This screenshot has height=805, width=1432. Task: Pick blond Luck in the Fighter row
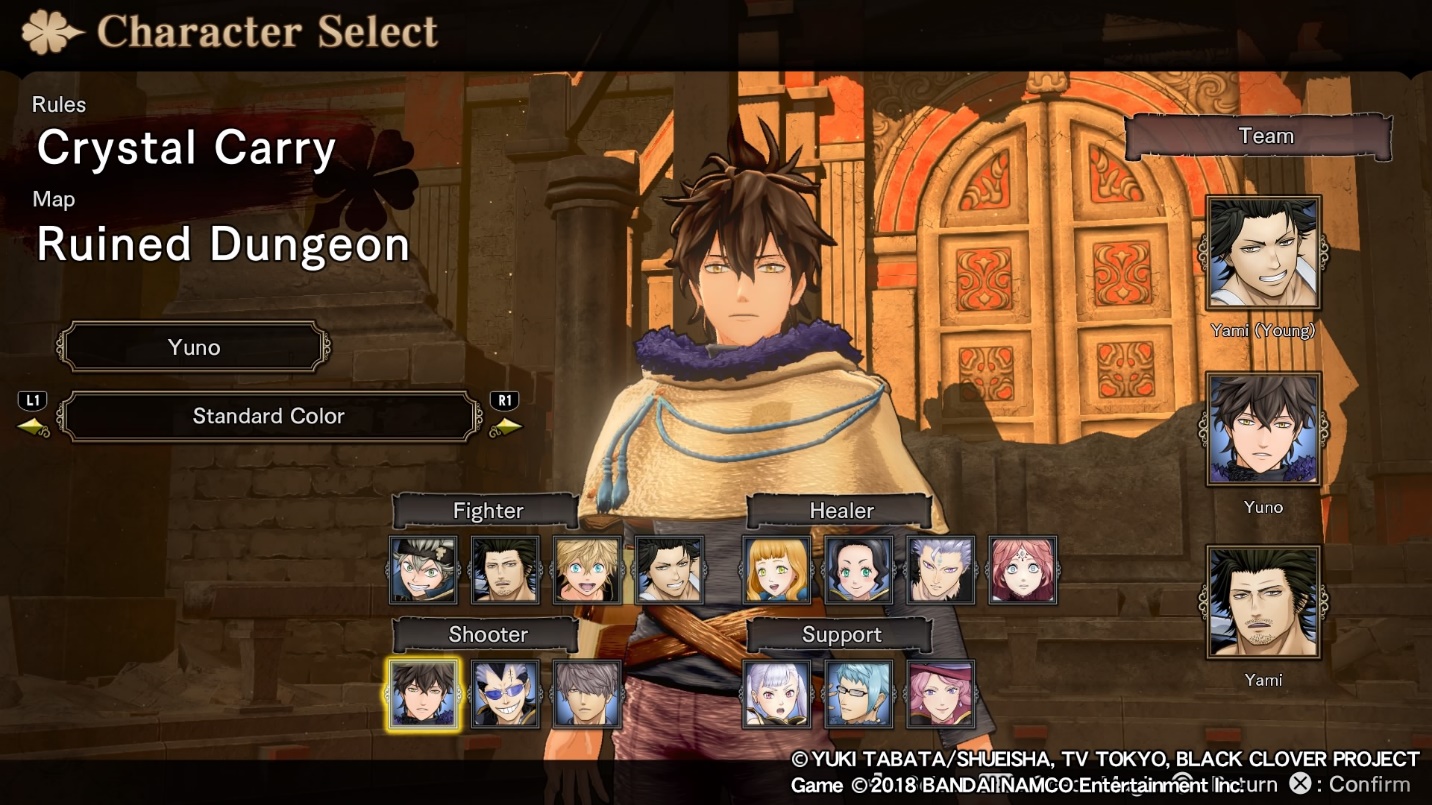pos(587,570)
